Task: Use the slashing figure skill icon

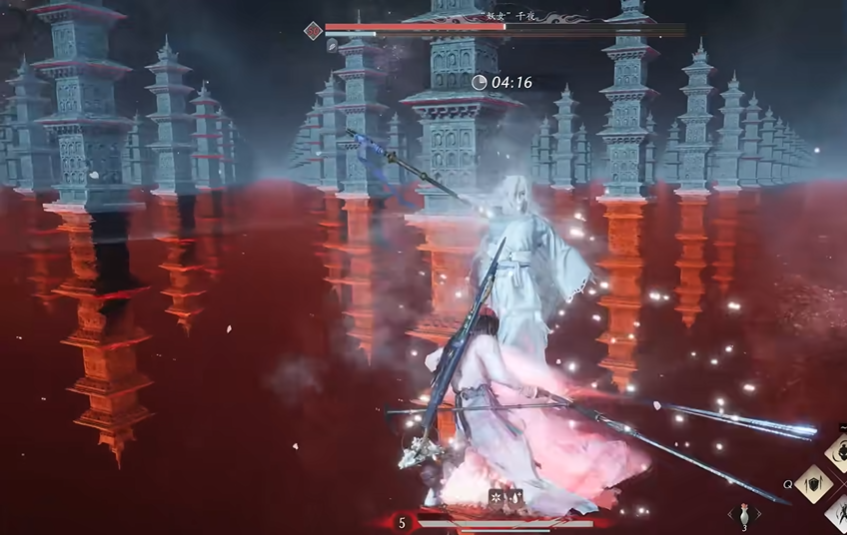Action: [x=838, y=514]
